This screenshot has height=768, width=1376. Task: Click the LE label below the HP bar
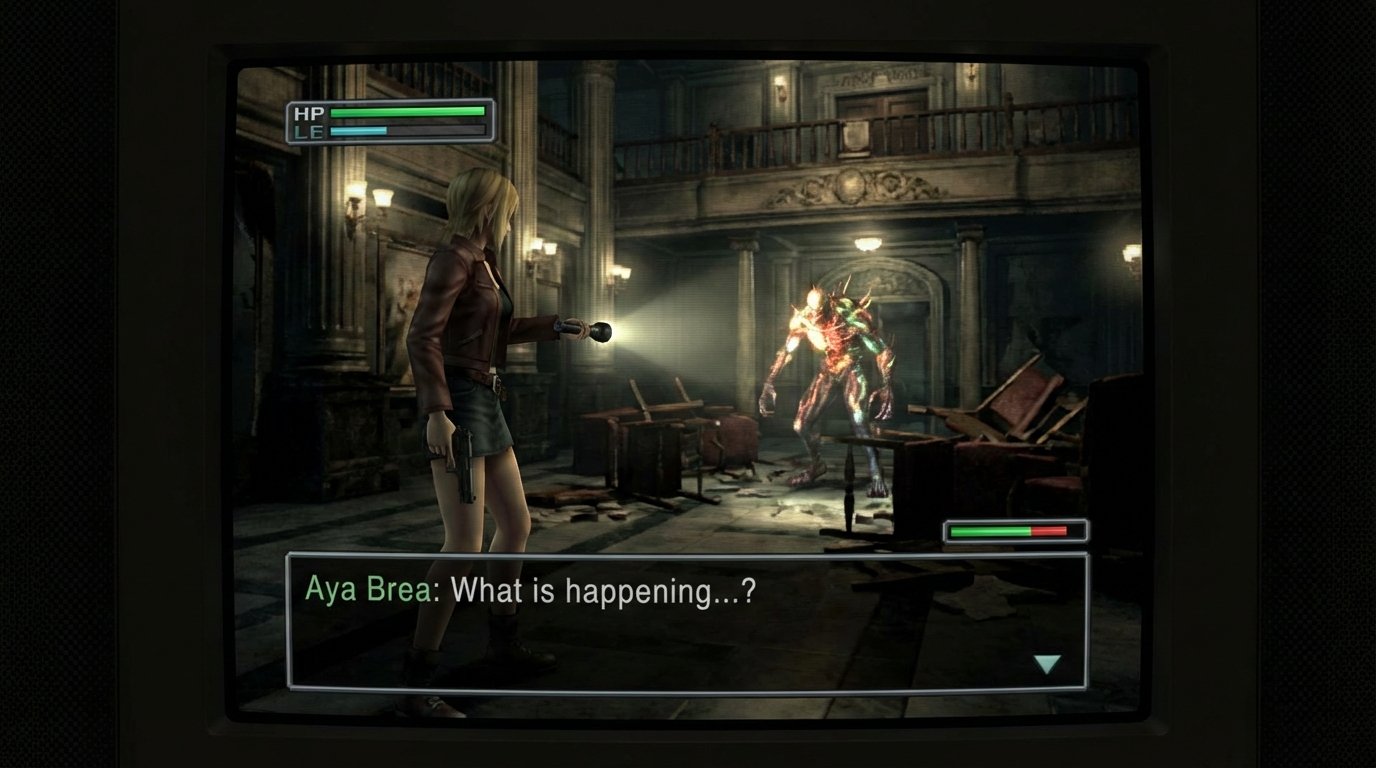312,131
